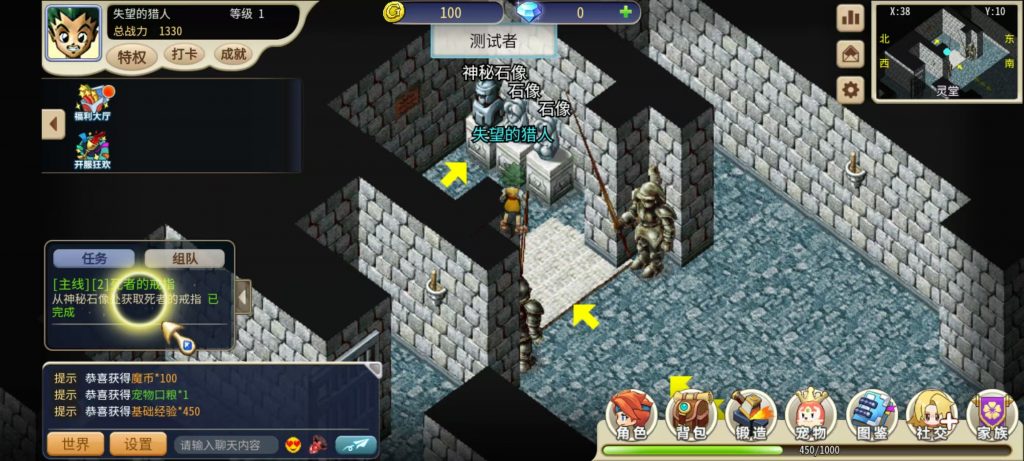Click the 设置 chat settings button
This screenshot has height=461, width=1024.
(138, 444)
